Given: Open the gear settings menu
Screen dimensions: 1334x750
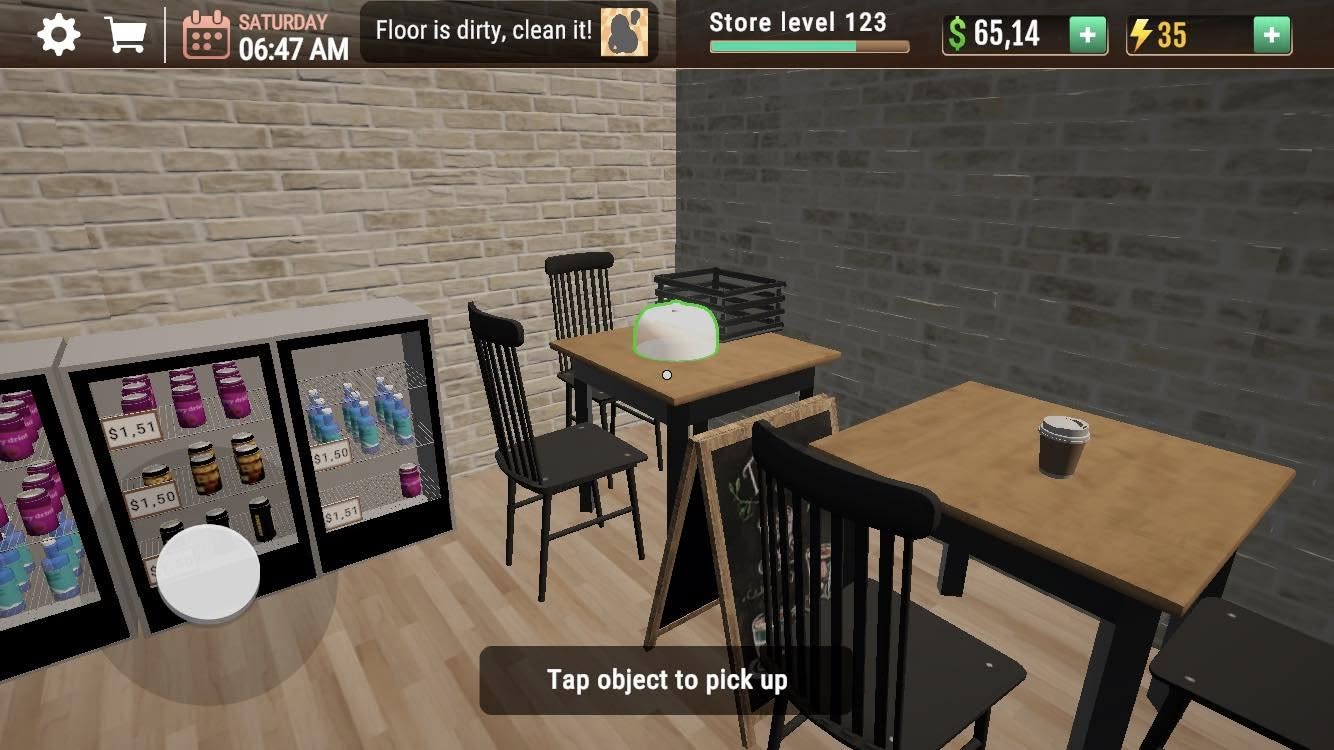Looking at the screenshot, I should [59, 35].
